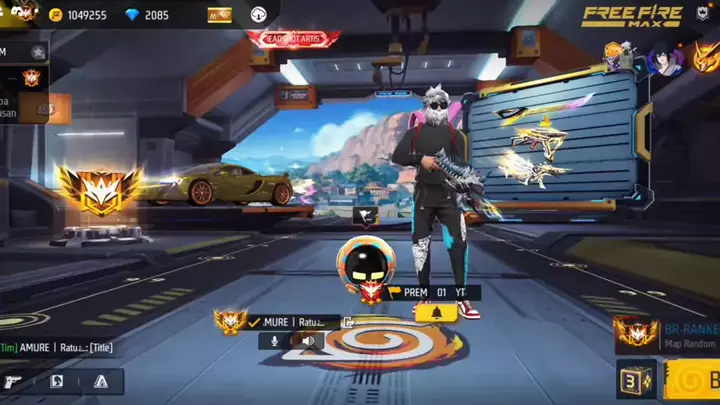Click the shield icon beside Free Fire logo
720x405 pixels.
702,14
